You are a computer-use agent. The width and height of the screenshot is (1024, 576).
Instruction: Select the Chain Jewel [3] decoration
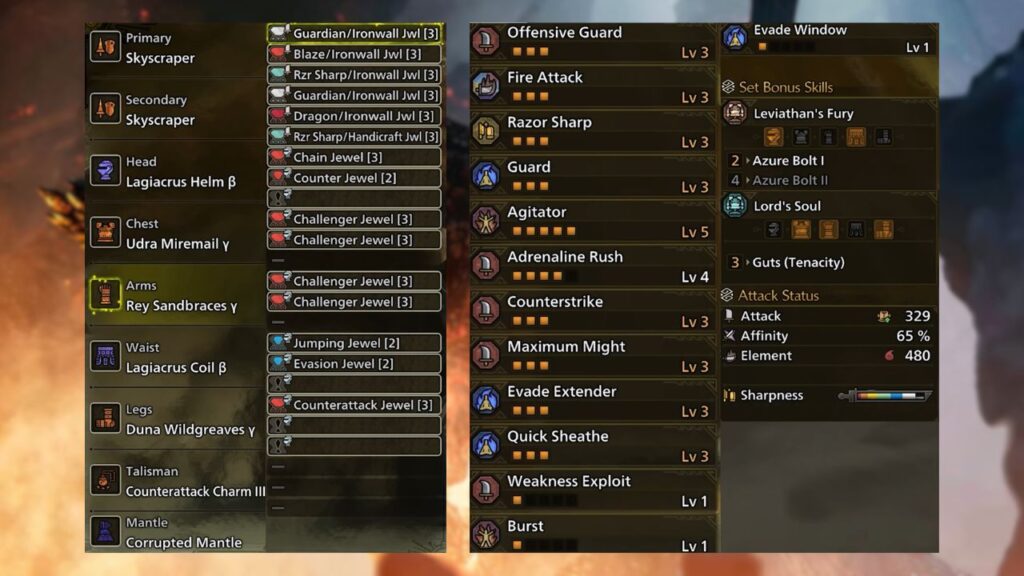click(354, 157)
